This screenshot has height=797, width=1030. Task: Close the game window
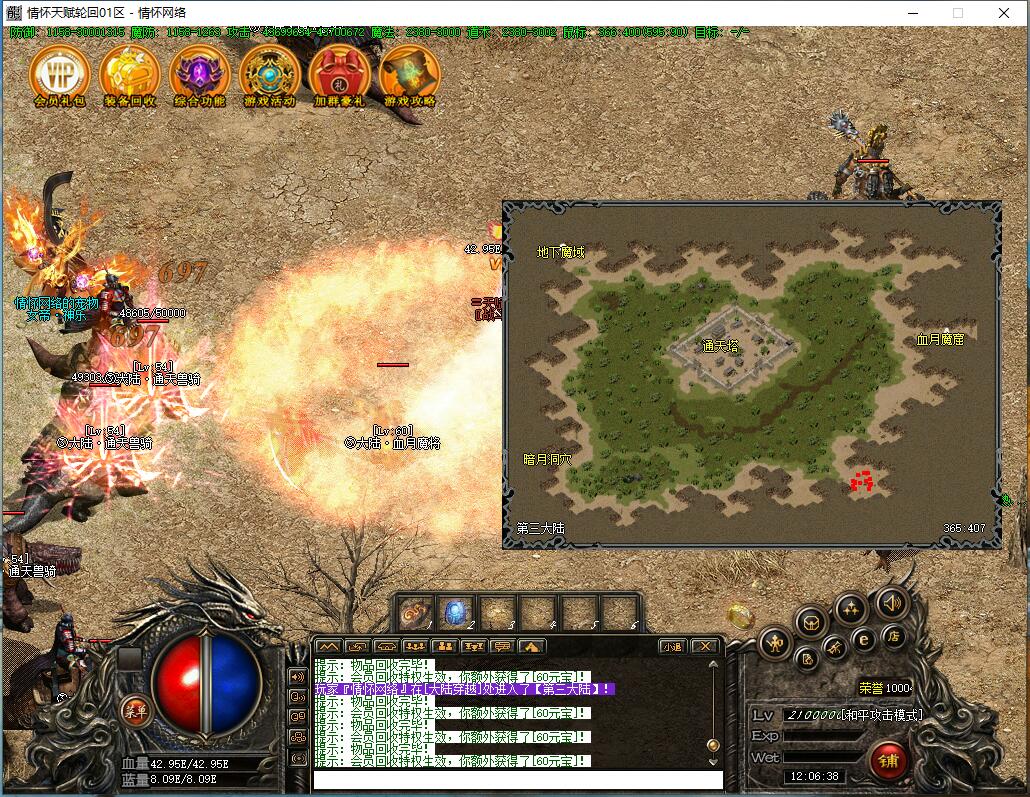pyautogui.click(x=1003, y=13)
